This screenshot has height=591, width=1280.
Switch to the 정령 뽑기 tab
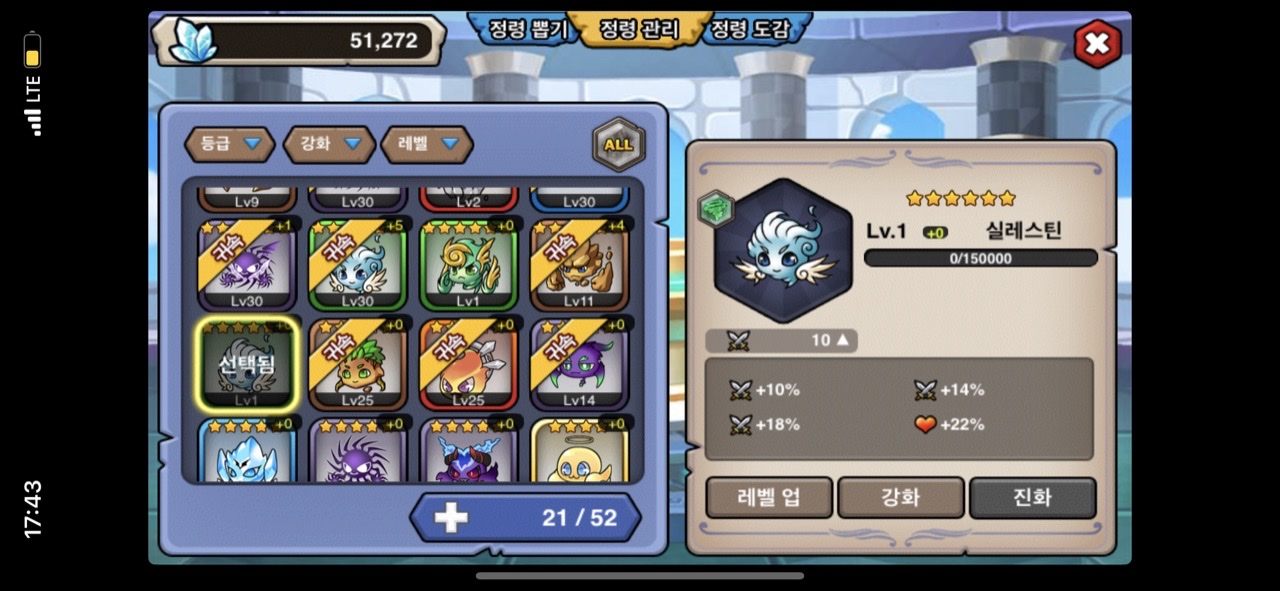point(527,30)
